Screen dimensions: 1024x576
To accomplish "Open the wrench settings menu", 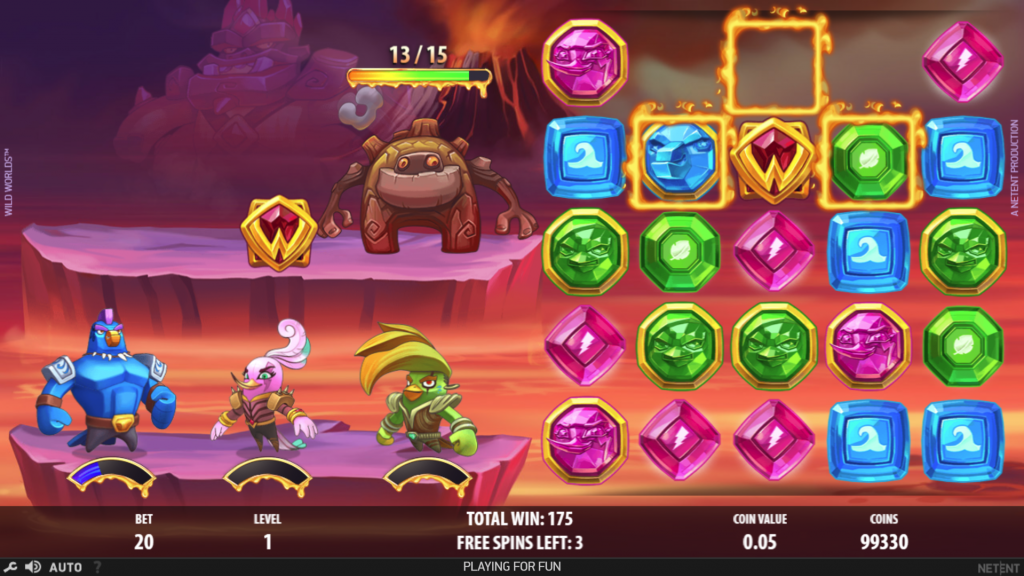I will 10,567.
